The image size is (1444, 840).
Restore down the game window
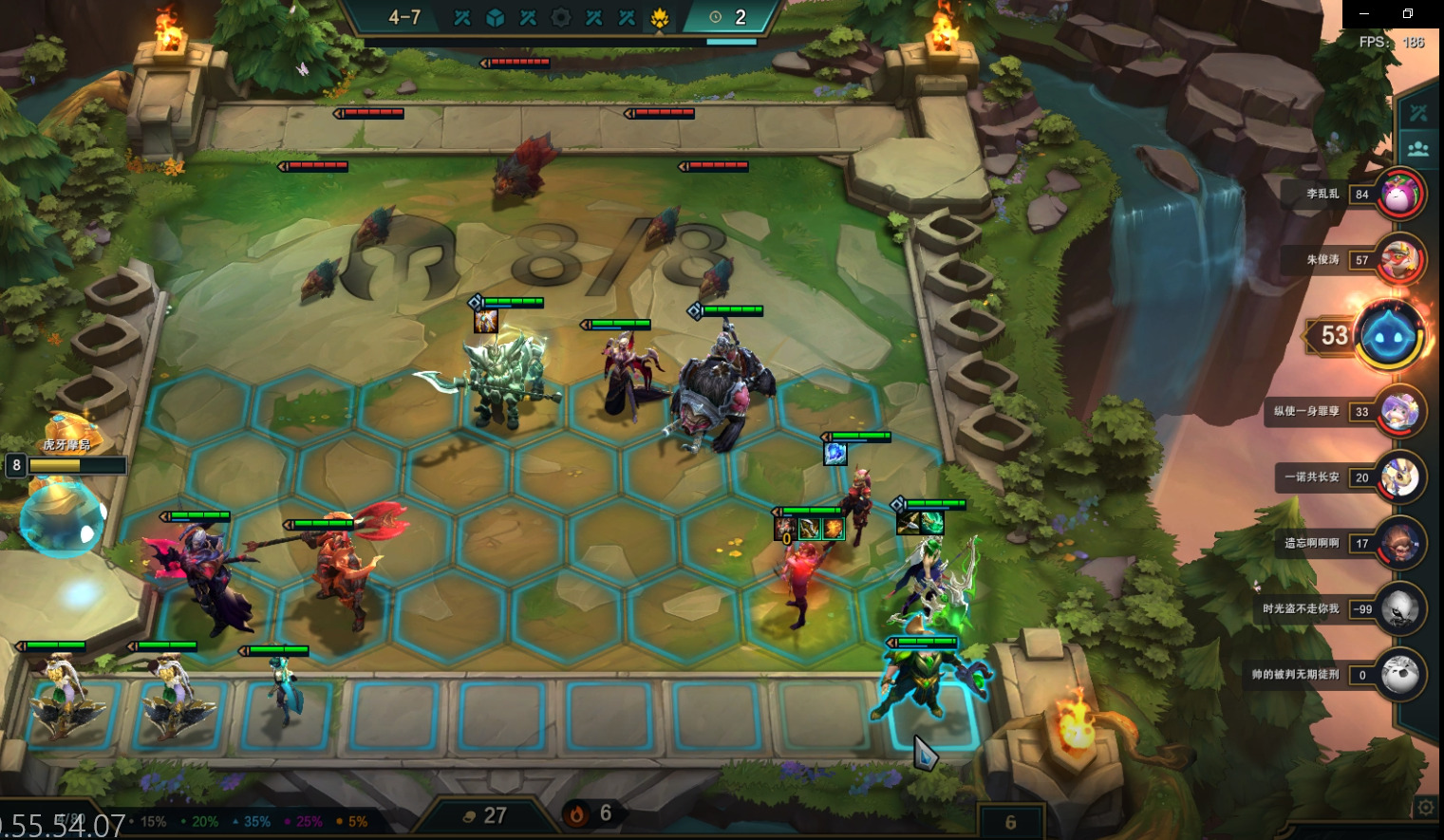coord(1408,13)
